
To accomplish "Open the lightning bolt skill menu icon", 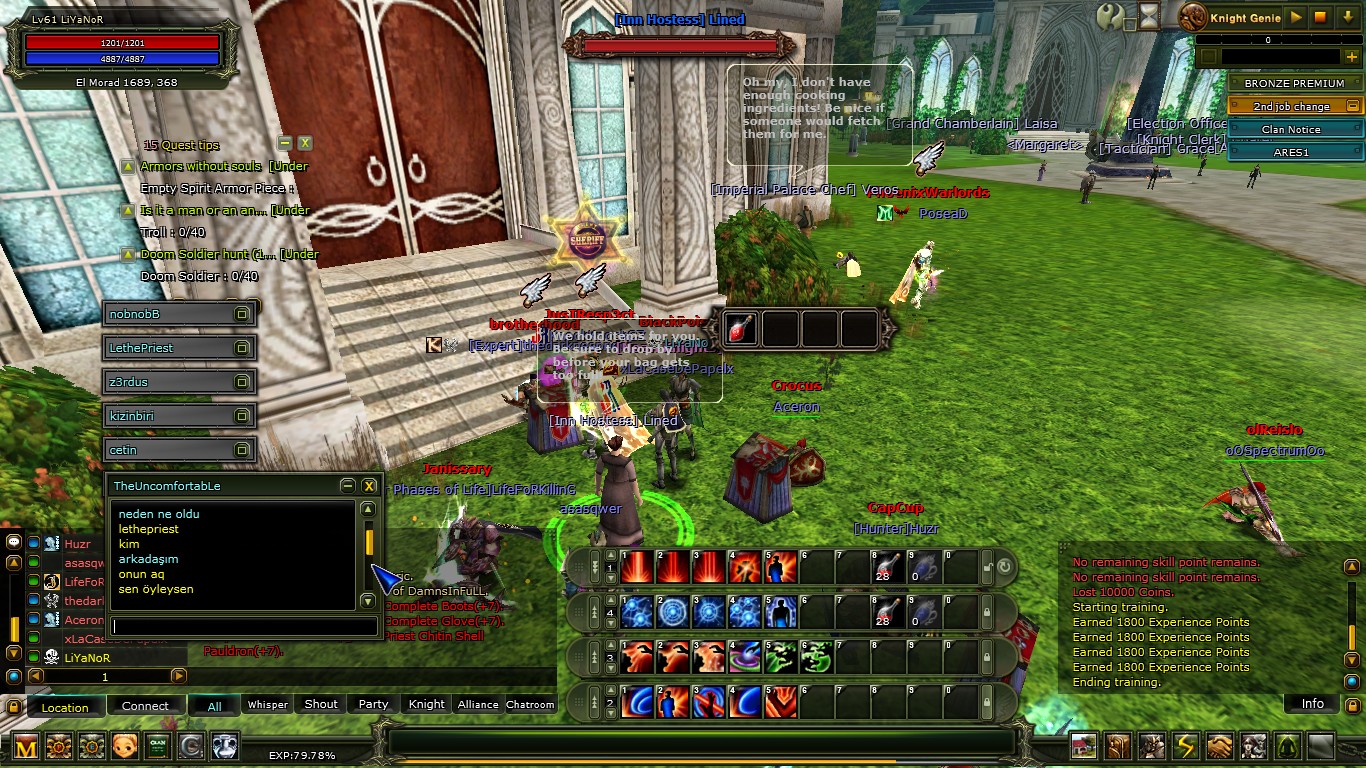I will point(1185,746).
